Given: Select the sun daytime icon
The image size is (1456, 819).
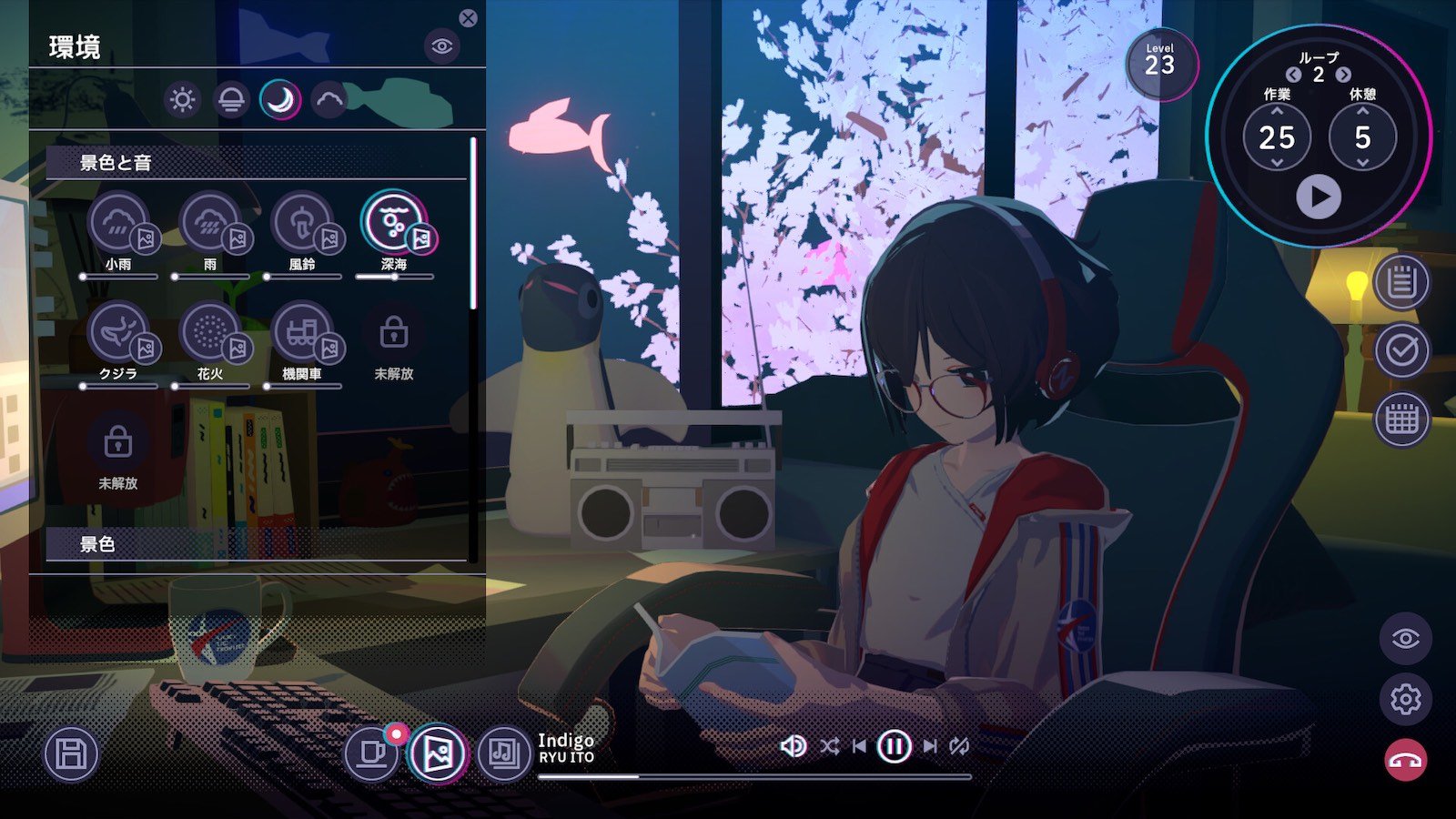Looking at the screenshot, I should (182, 99).
